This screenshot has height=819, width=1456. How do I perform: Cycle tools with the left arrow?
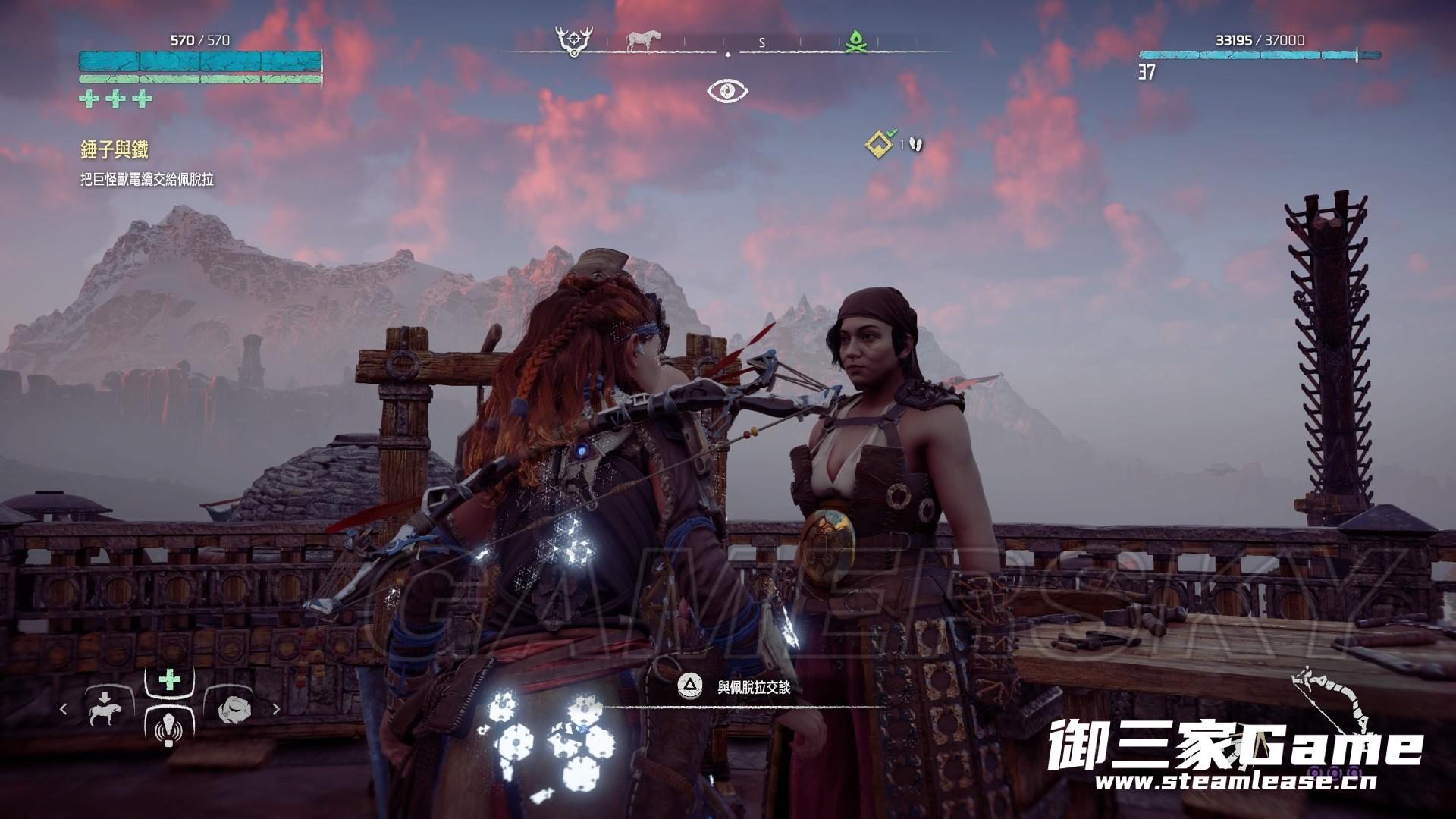(64, 710)
